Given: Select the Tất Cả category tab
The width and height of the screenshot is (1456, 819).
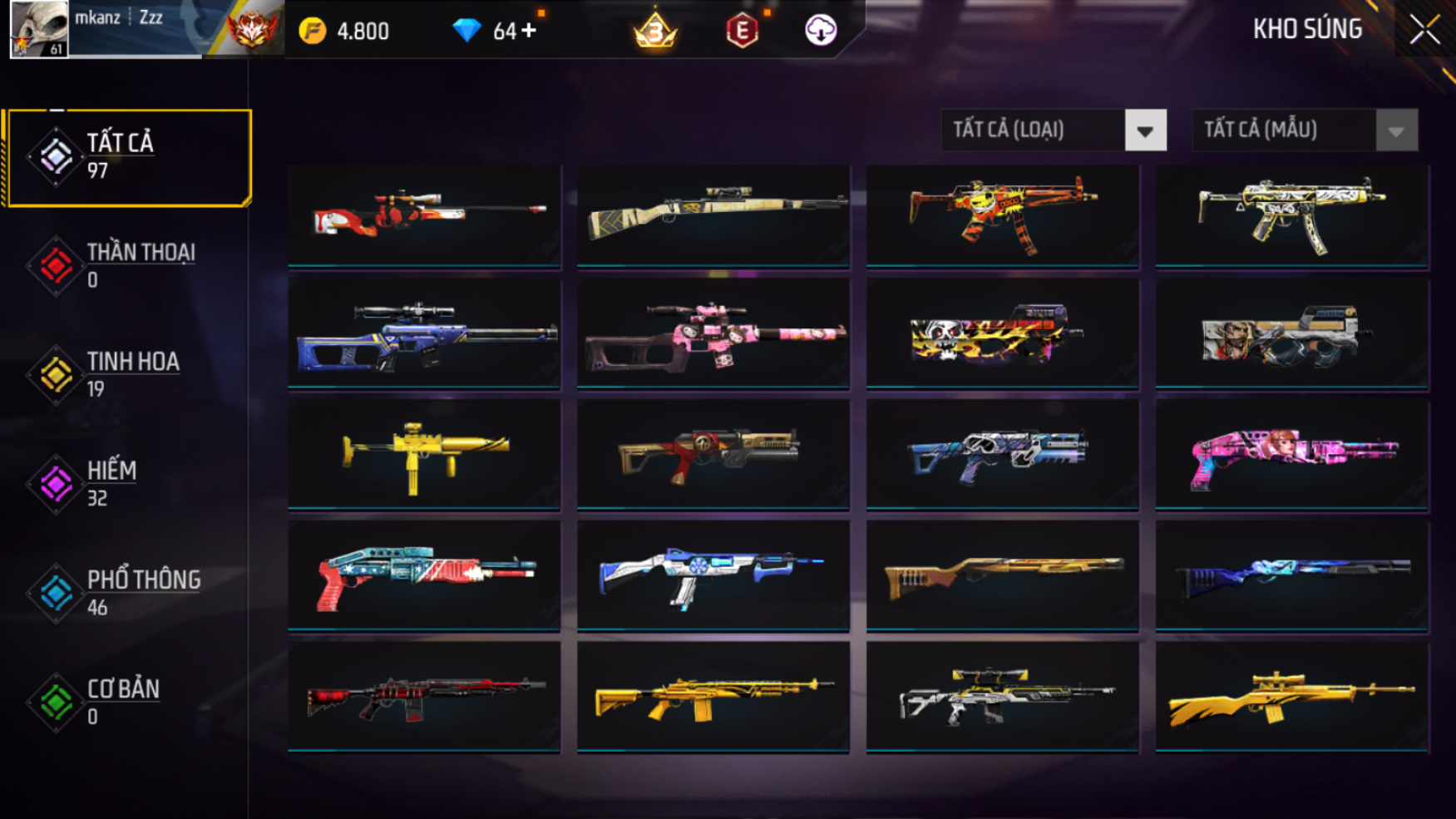Looking at the screenshot, I should tap(128, 157).
